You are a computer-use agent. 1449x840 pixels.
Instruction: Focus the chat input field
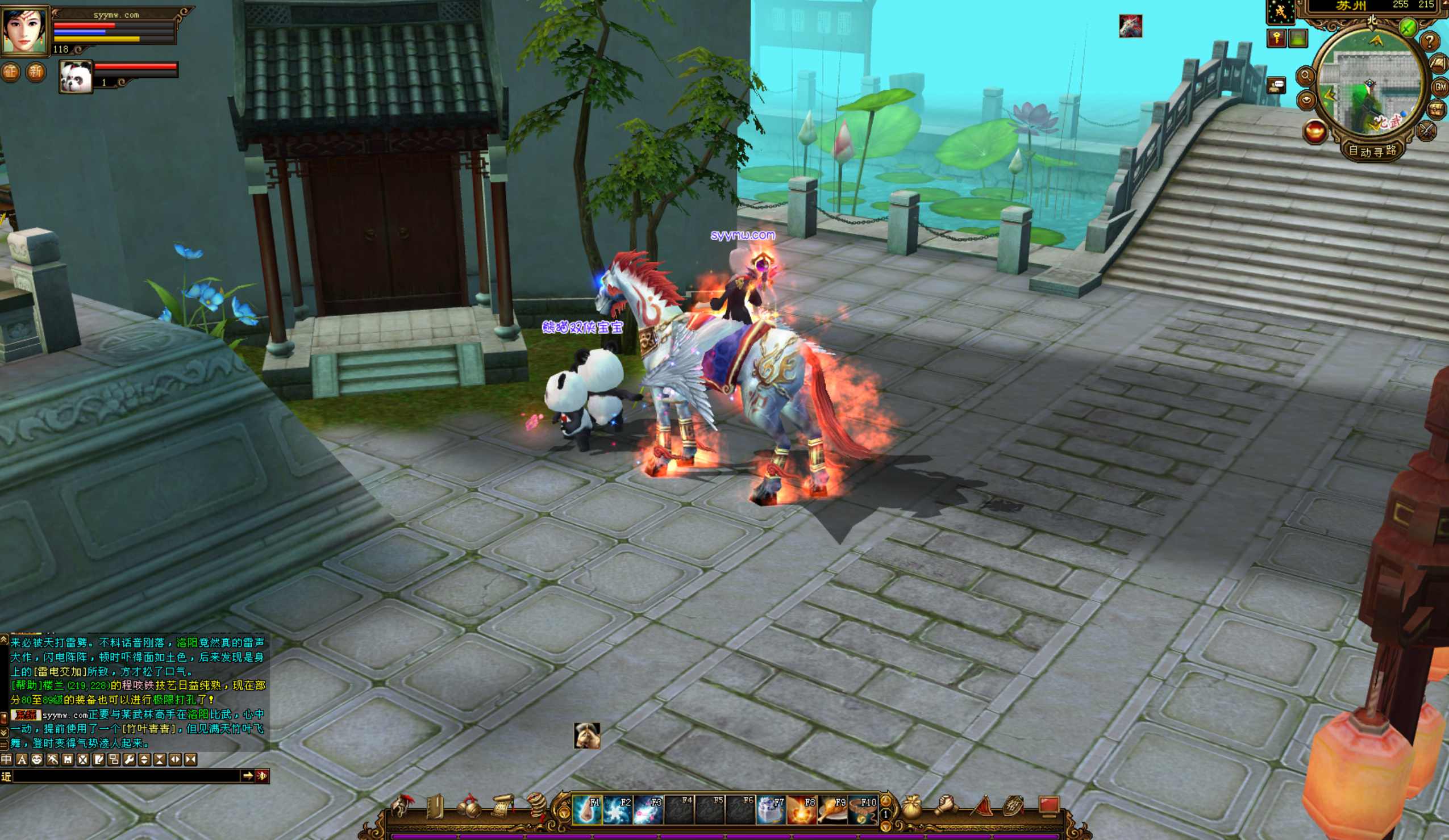127,776
